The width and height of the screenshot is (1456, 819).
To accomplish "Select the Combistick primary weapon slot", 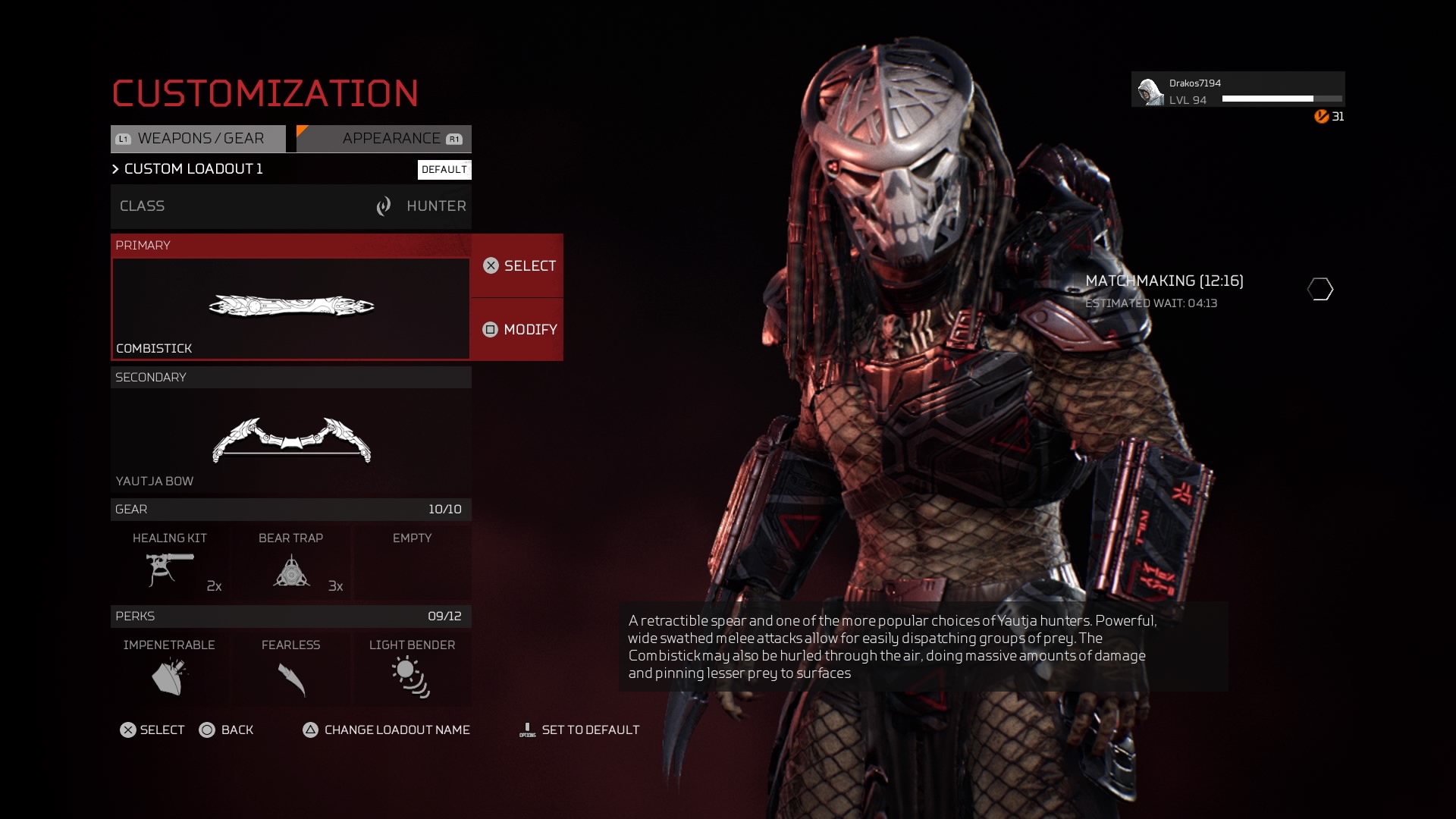I will [x=290, y=308].
